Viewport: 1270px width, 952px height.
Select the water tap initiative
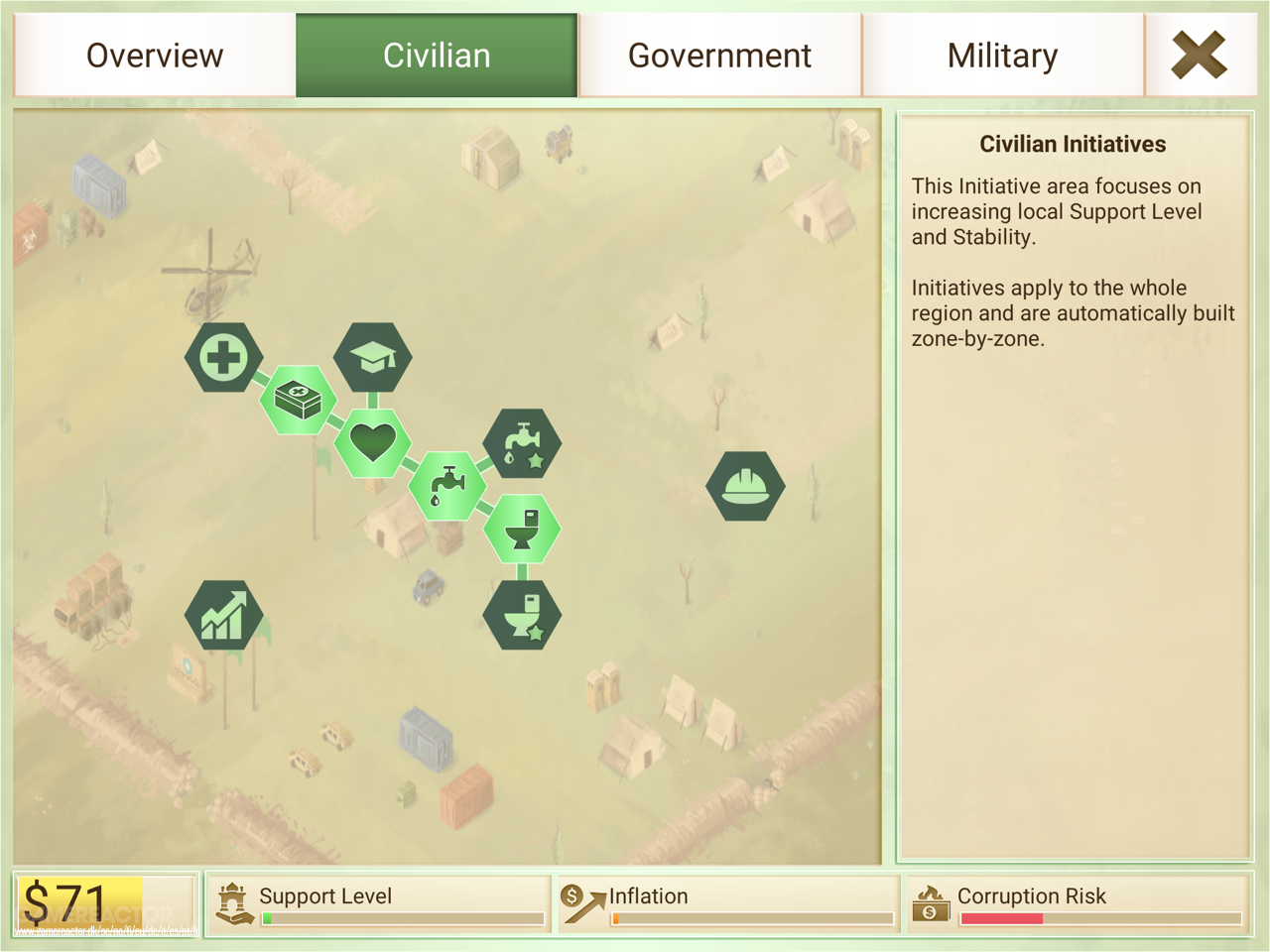click(447, 485)
